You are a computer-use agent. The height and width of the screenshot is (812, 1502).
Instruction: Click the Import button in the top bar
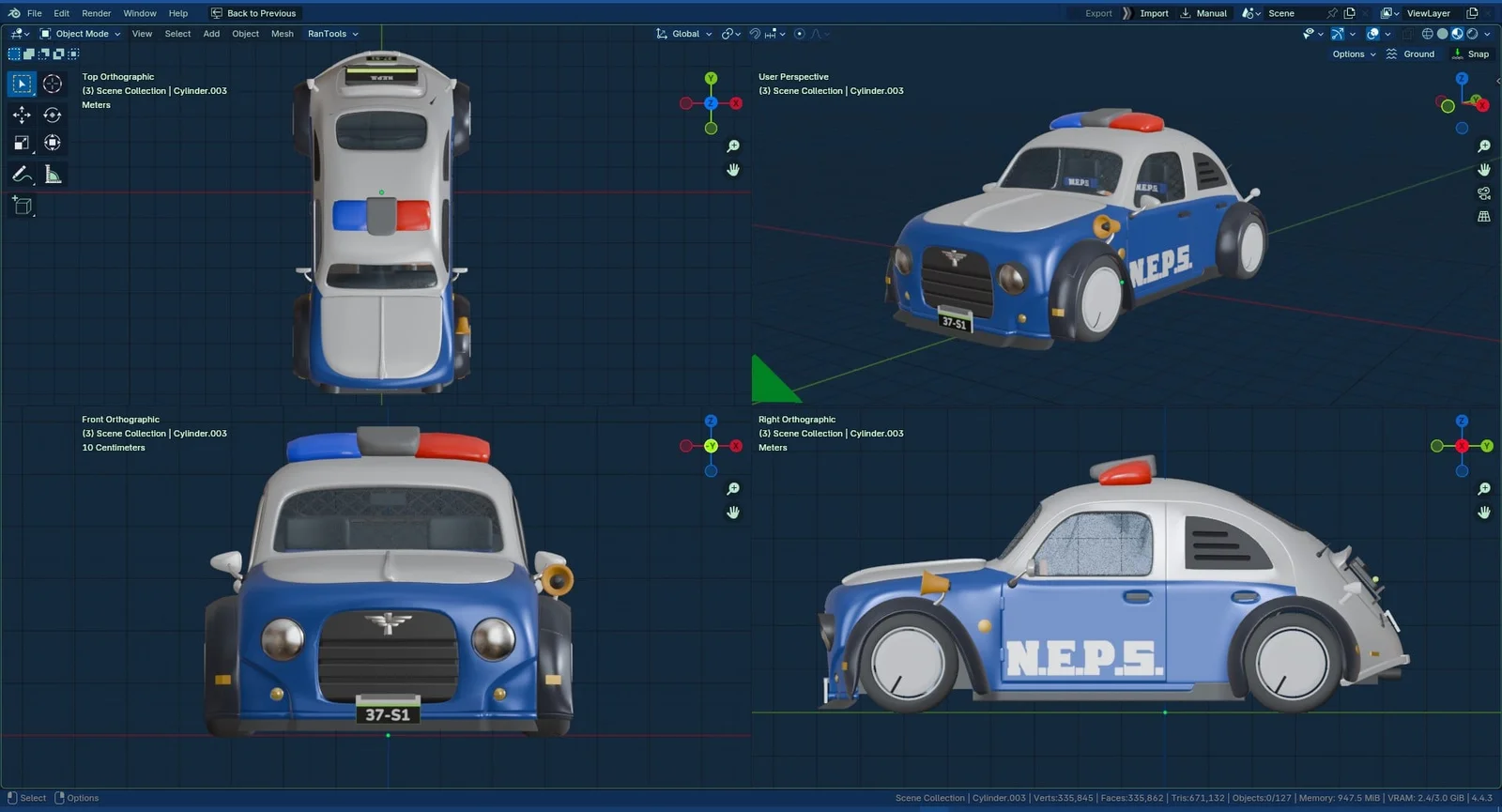tap(1153, 13)
